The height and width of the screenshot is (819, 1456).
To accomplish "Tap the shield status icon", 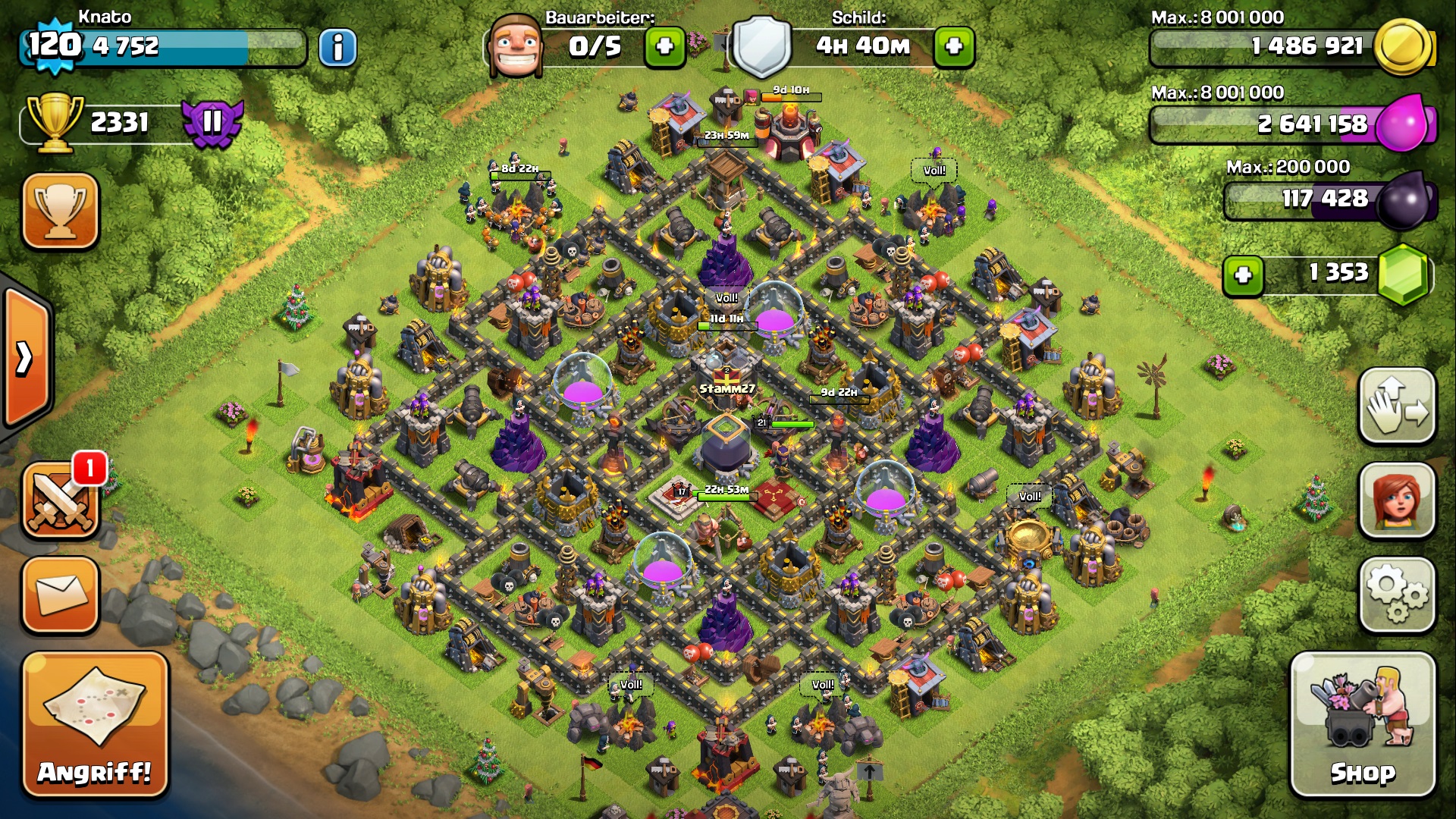I will 761,47.
